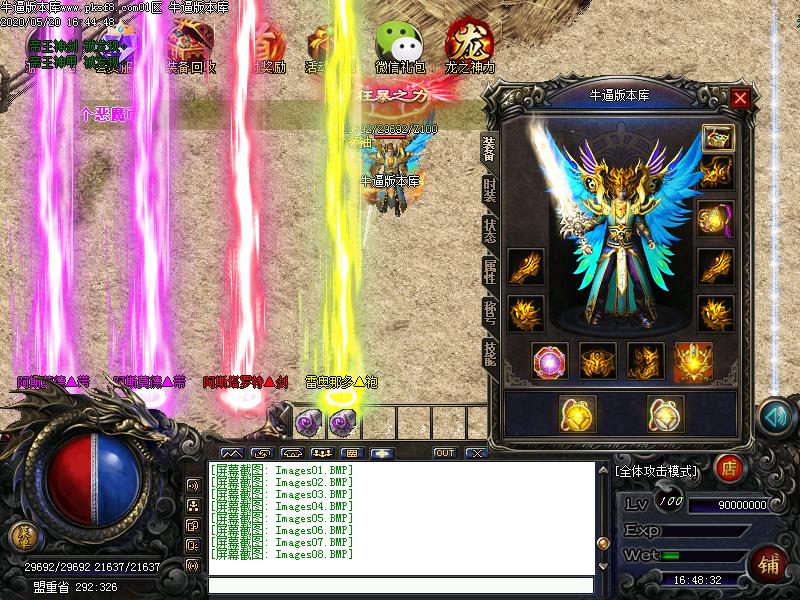The width and height of the screenshot is (800, 600).
Task: Open the round red 店 shop button
Action: point(729,468)
